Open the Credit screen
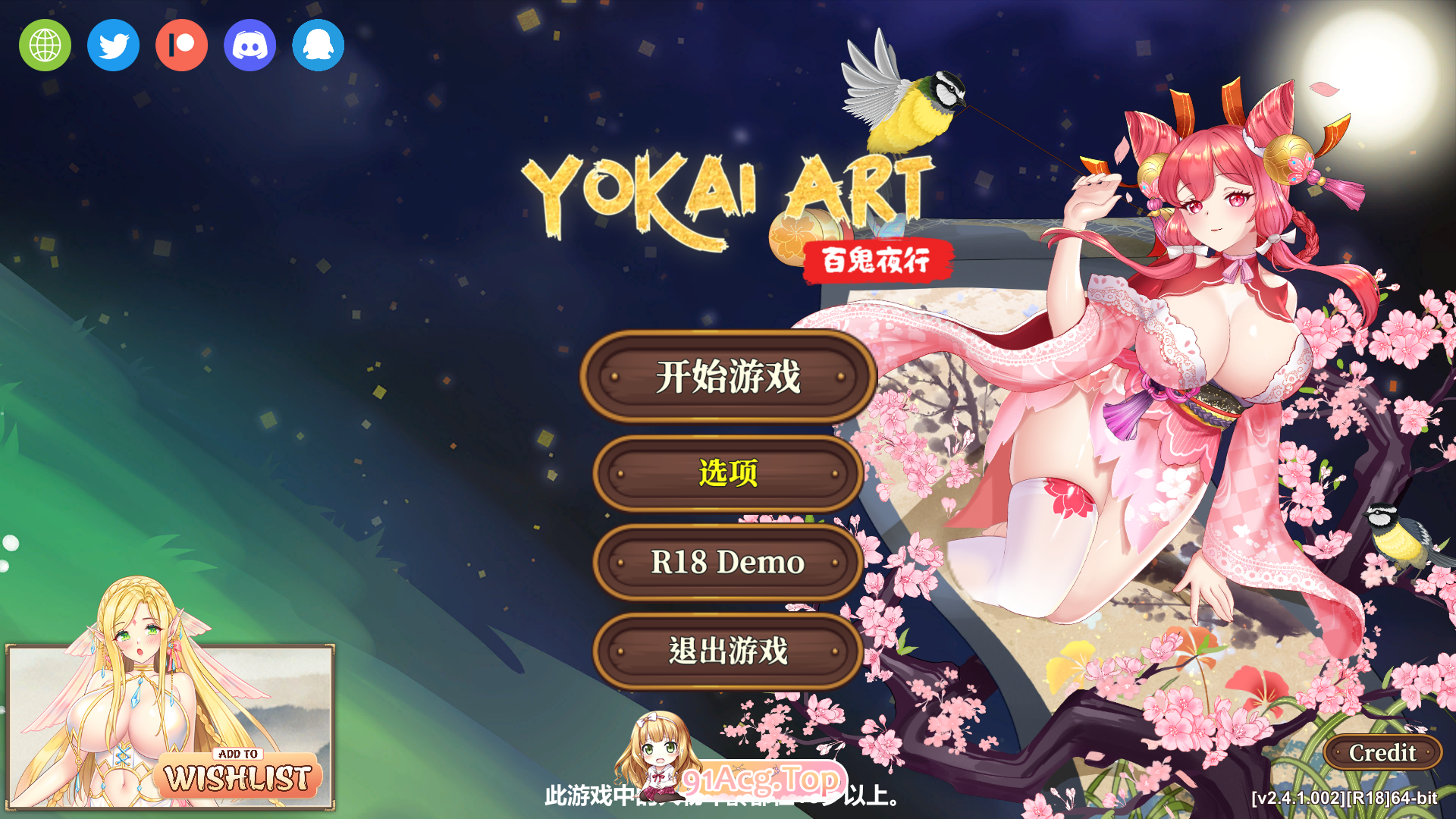 click(1382, 753)
